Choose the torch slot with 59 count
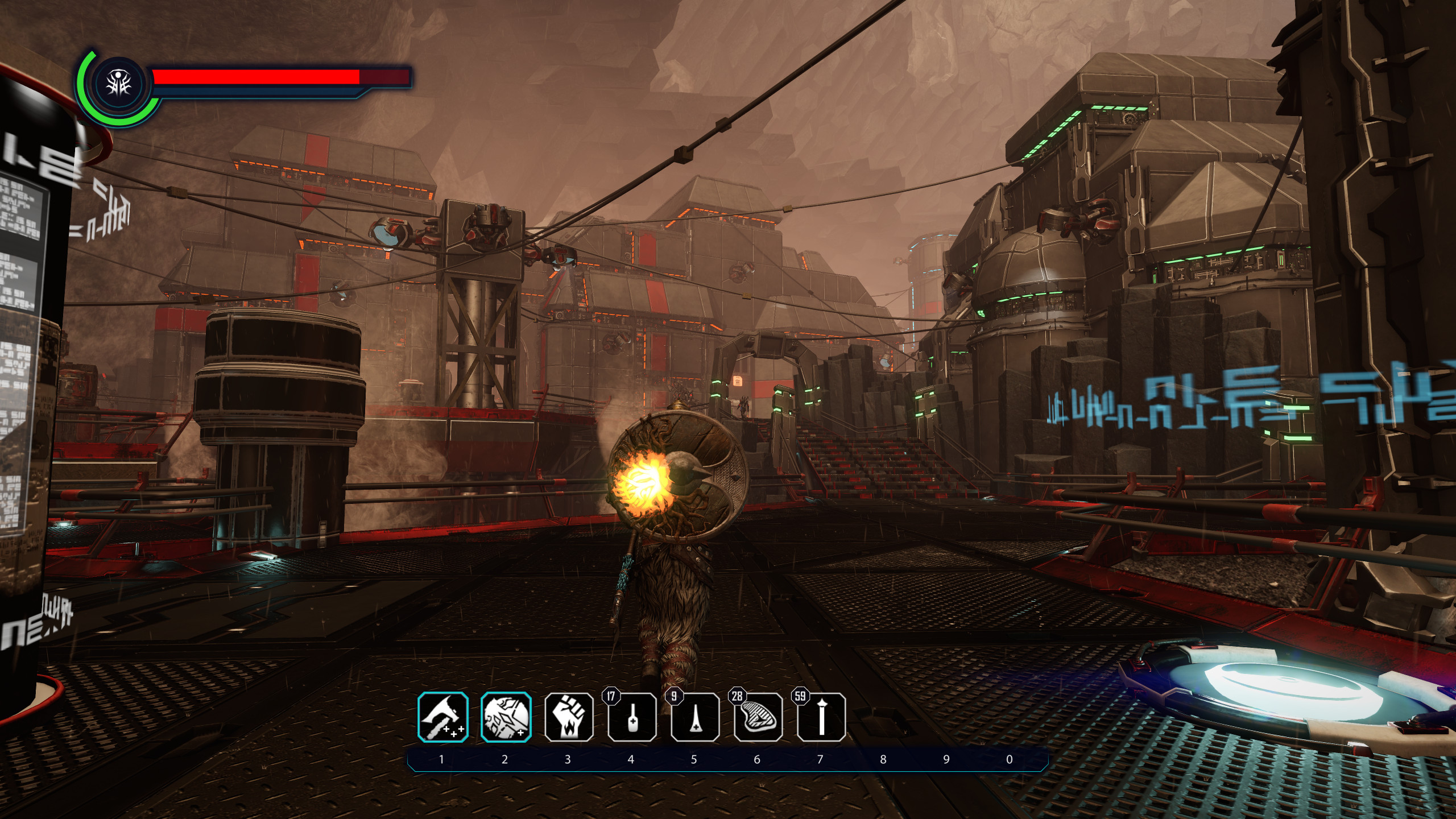The image size is (1456, 819). [x=821, y=718]
